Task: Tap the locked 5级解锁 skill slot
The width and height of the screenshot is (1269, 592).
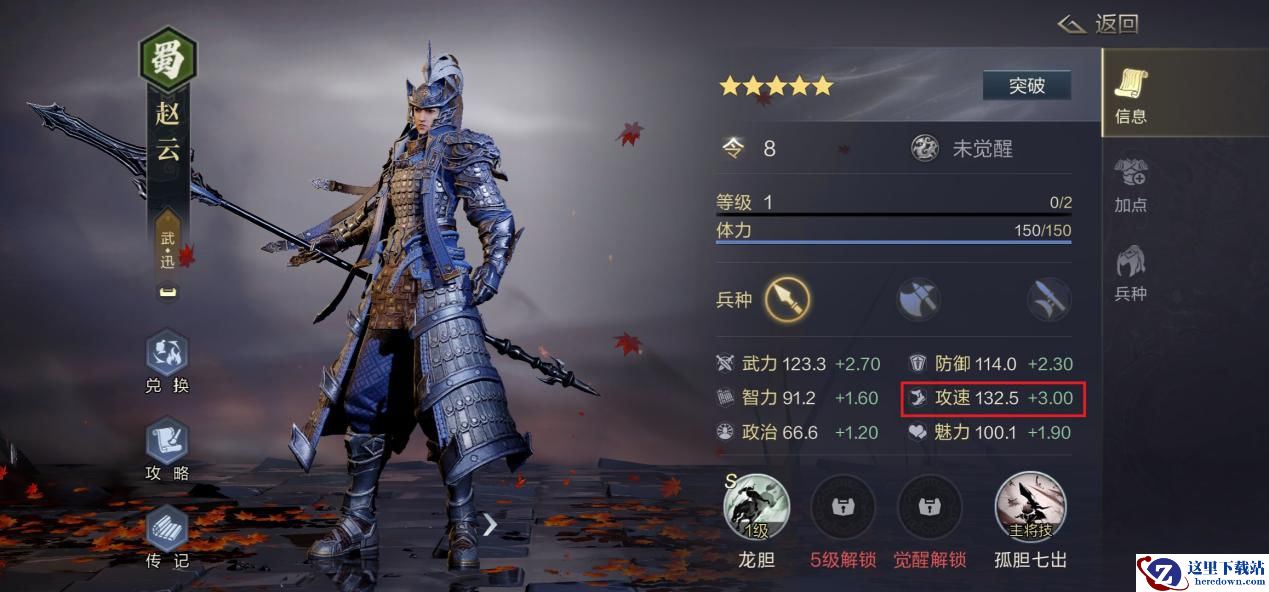Action: (x=842, y=507)
